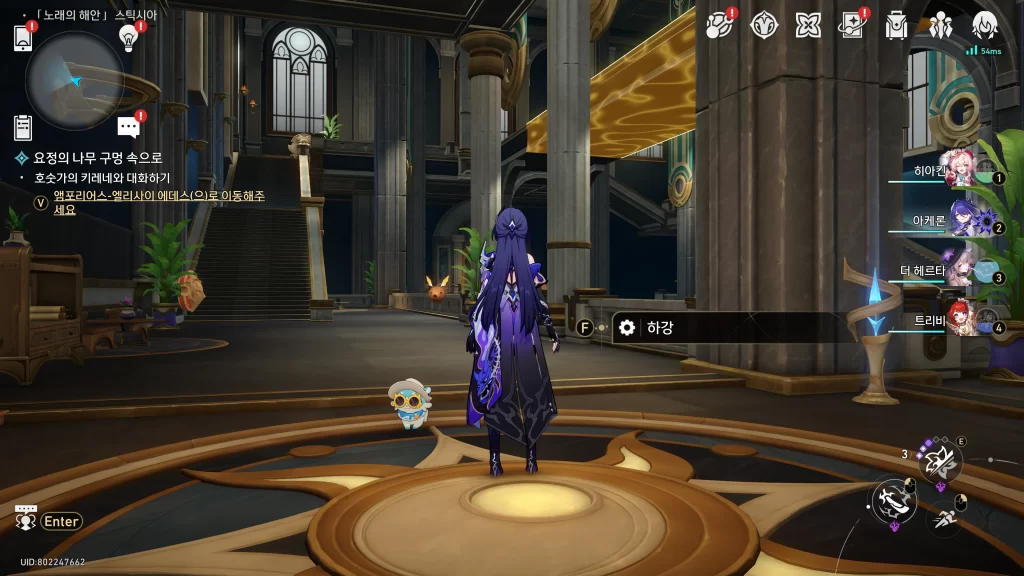This screenshot has width=1024, height=576.
Task: Activate the sprint running figure button
Action: pyautogui.click(x=946, y=517)
